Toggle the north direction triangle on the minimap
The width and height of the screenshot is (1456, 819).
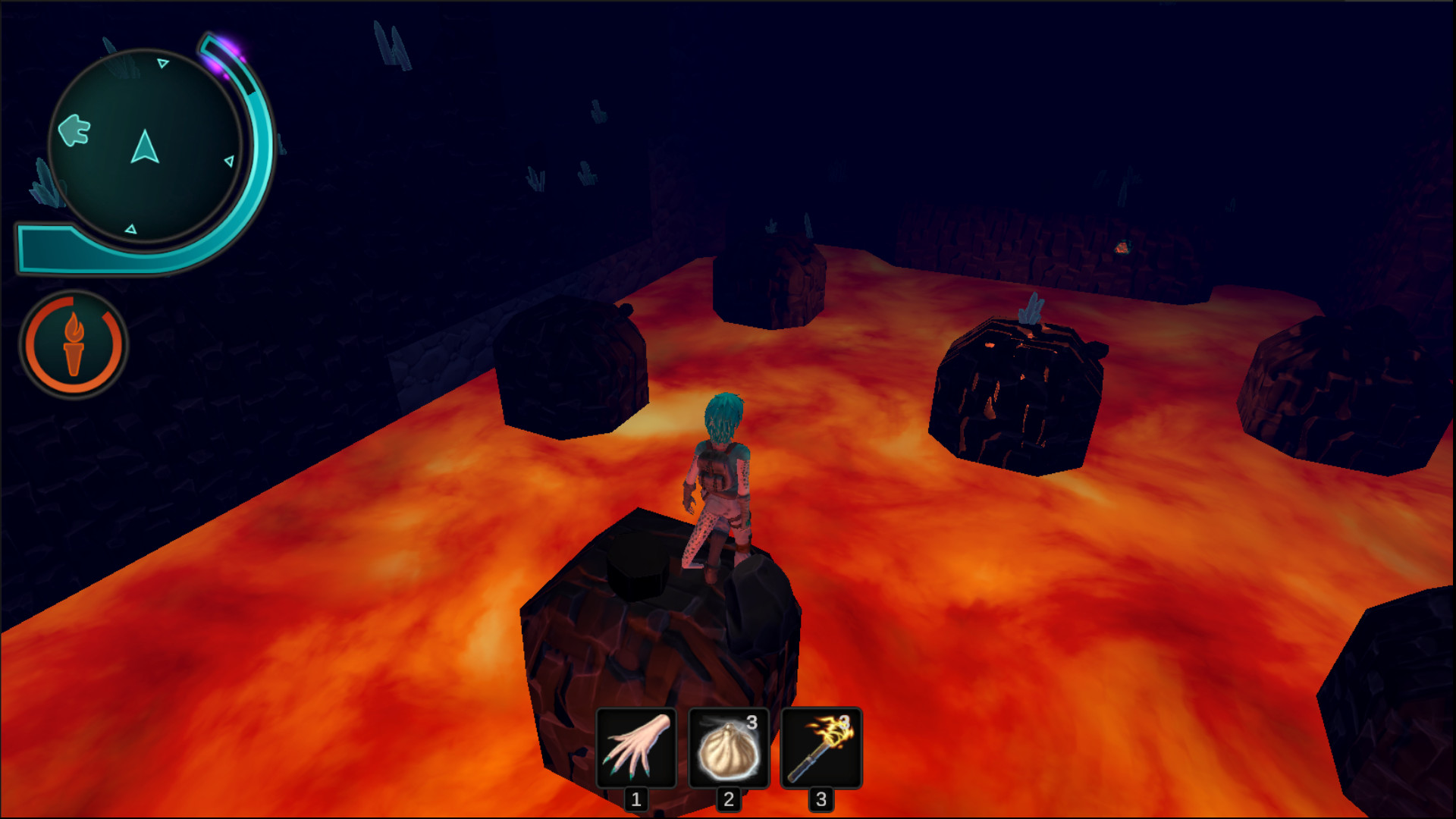pyautogui.click(x=162, y=64)
